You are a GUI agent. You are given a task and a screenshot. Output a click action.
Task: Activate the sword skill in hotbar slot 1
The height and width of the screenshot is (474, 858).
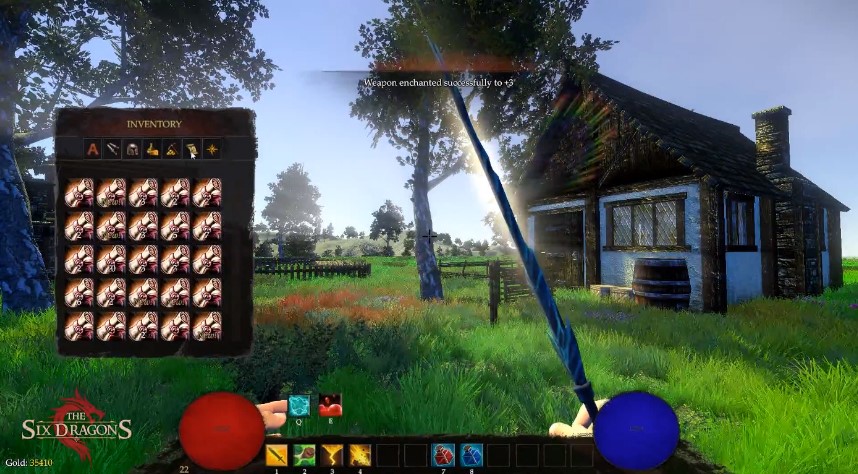(x=277, y=455)
